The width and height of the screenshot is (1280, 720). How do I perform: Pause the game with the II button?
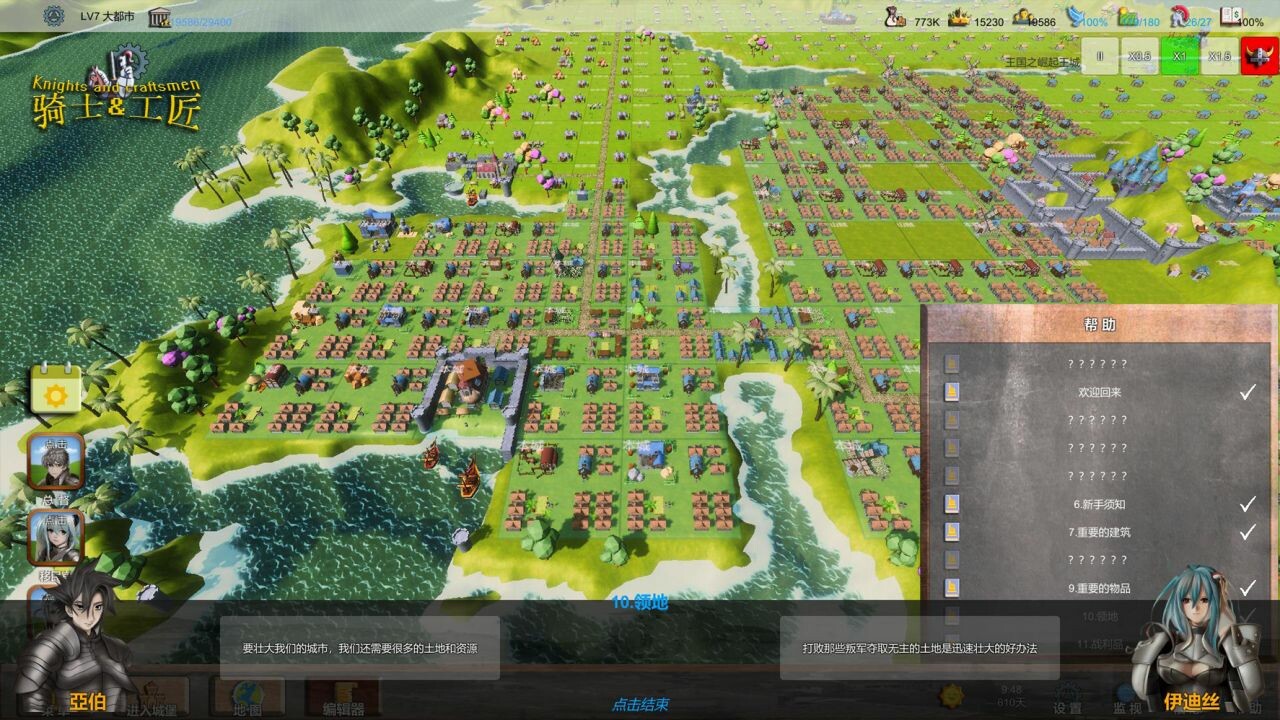(x=1098, y=58)
